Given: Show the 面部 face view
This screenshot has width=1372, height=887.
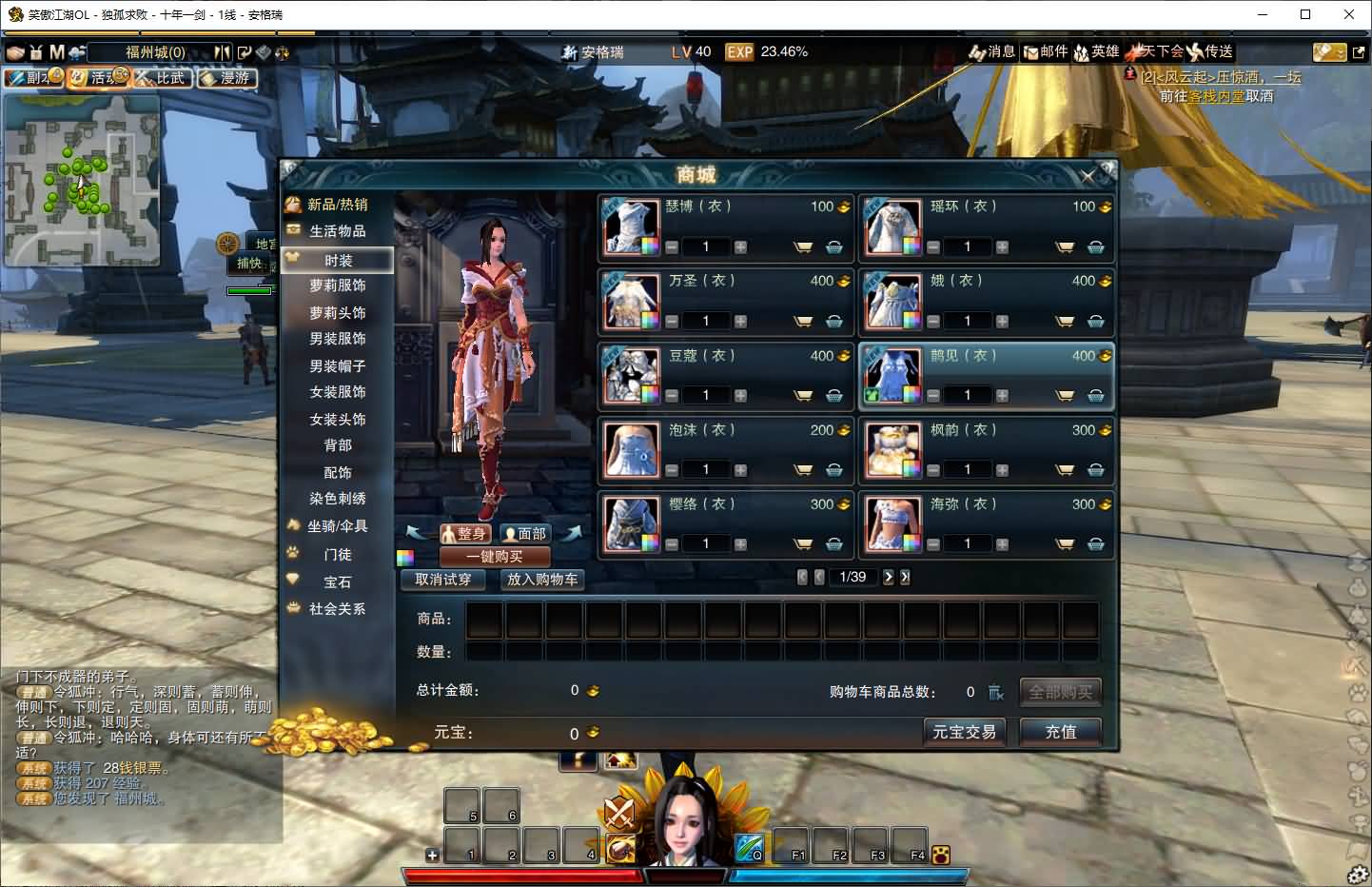Looking at the screenshot, I should 525,534.
